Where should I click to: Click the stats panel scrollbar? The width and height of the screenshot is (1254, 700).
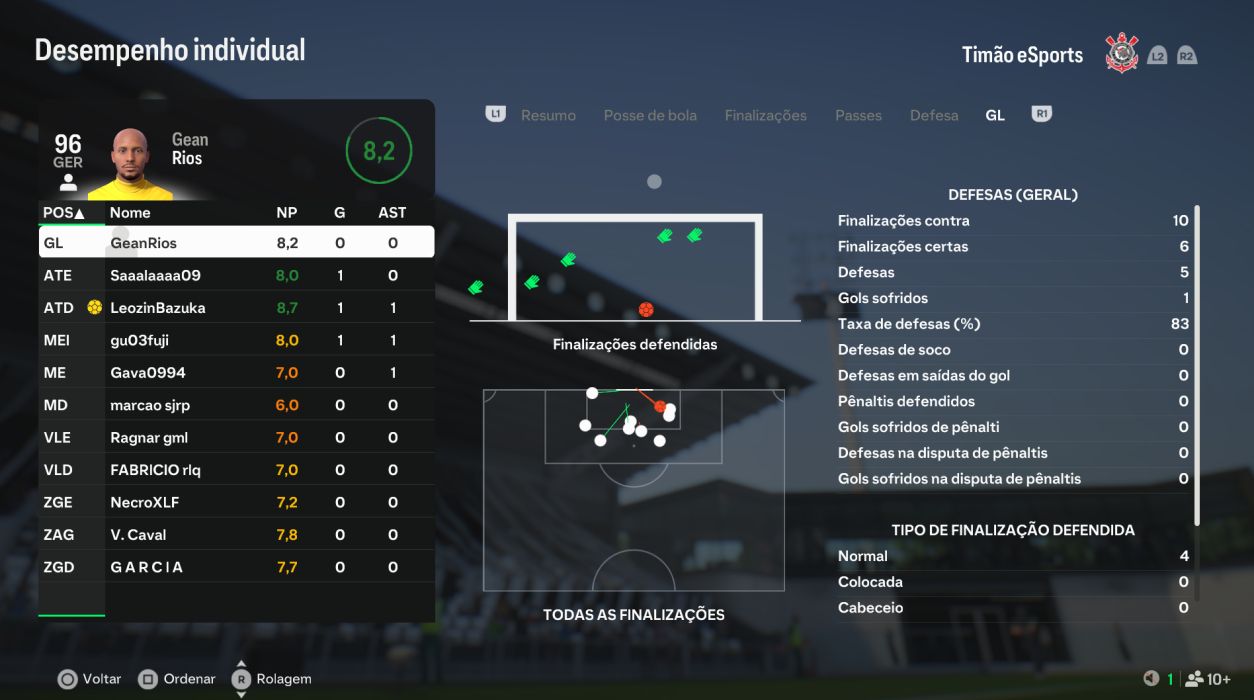point(1197,365)
